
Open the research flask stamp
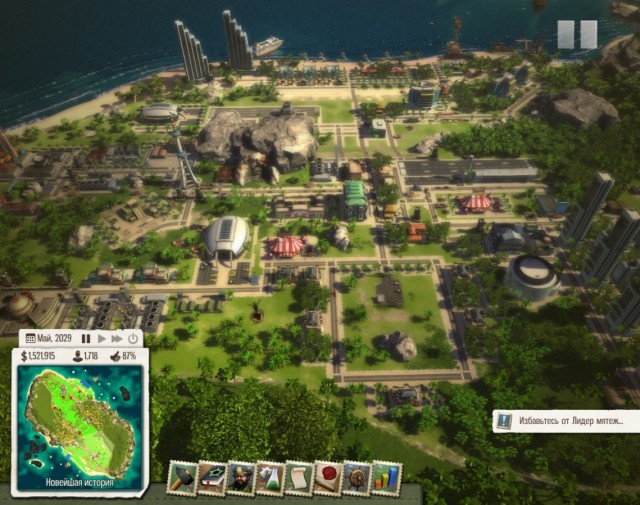[x=270, y=477]
